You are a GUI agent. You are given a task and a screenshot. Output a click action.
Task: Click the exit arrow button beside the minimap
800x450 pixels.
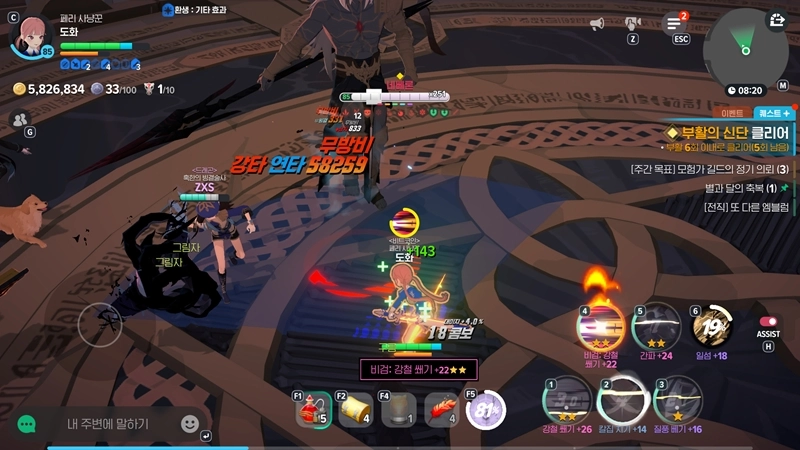click(777, 19)
